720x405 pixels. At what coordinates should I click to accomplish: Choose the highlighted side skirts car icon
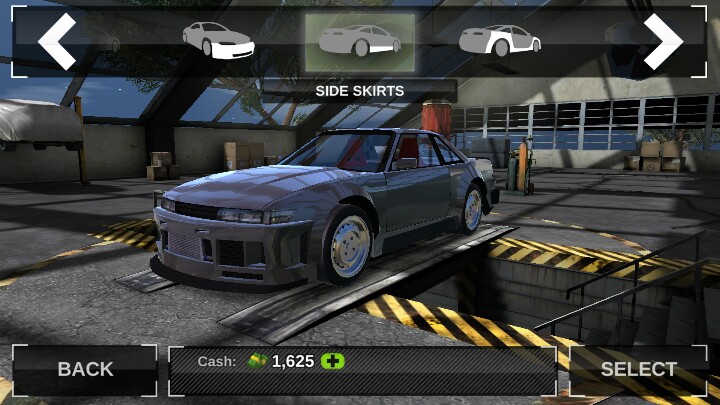(359, 41)
